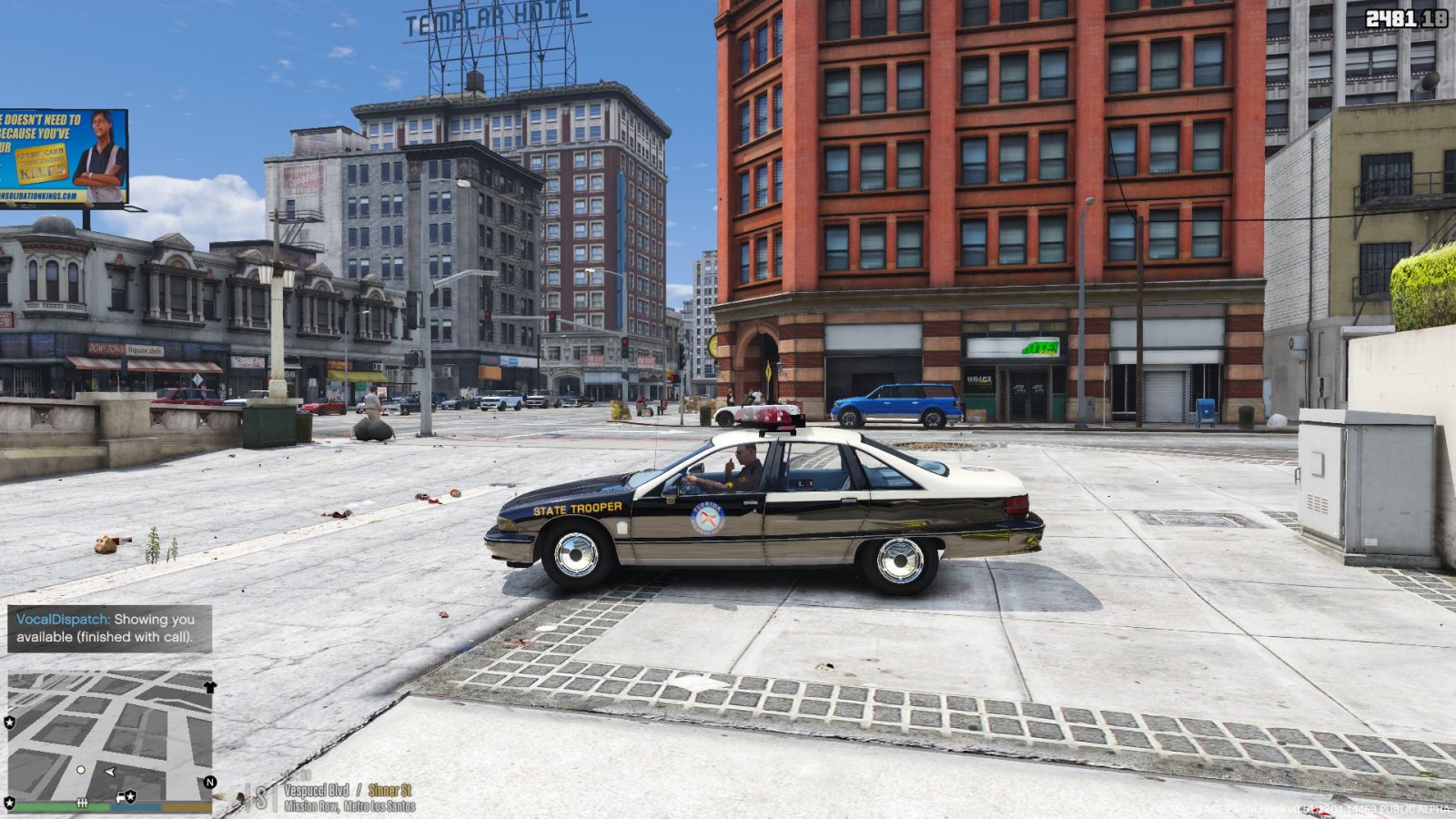
Task: Select the police car blip on minimap
Action: (x=126, y=797)
